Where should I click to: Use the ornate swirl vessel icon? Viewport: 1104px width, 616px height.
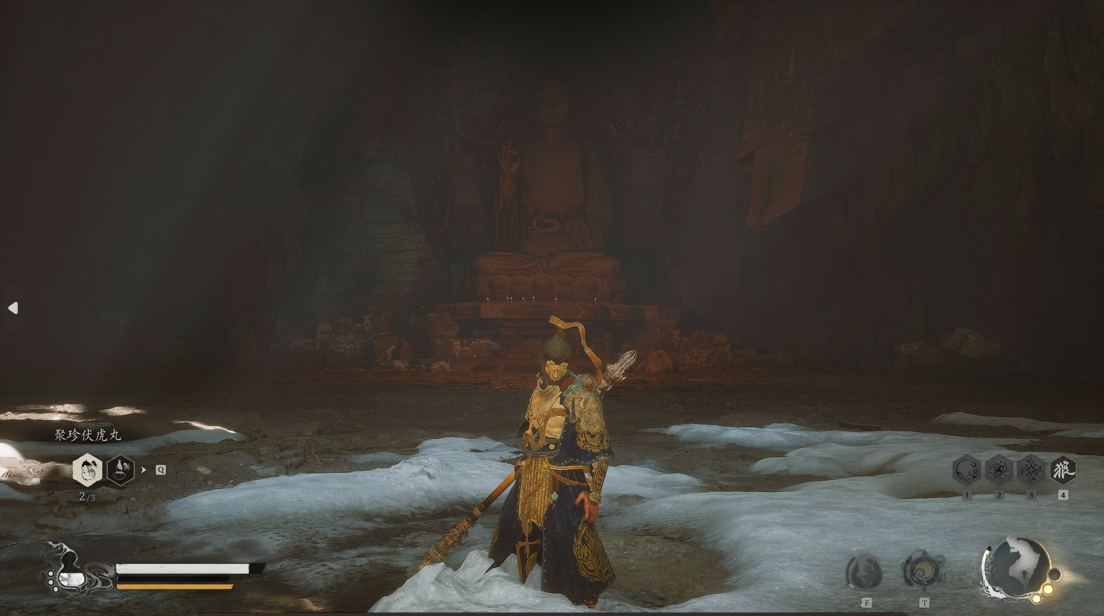tap(922, 570)
